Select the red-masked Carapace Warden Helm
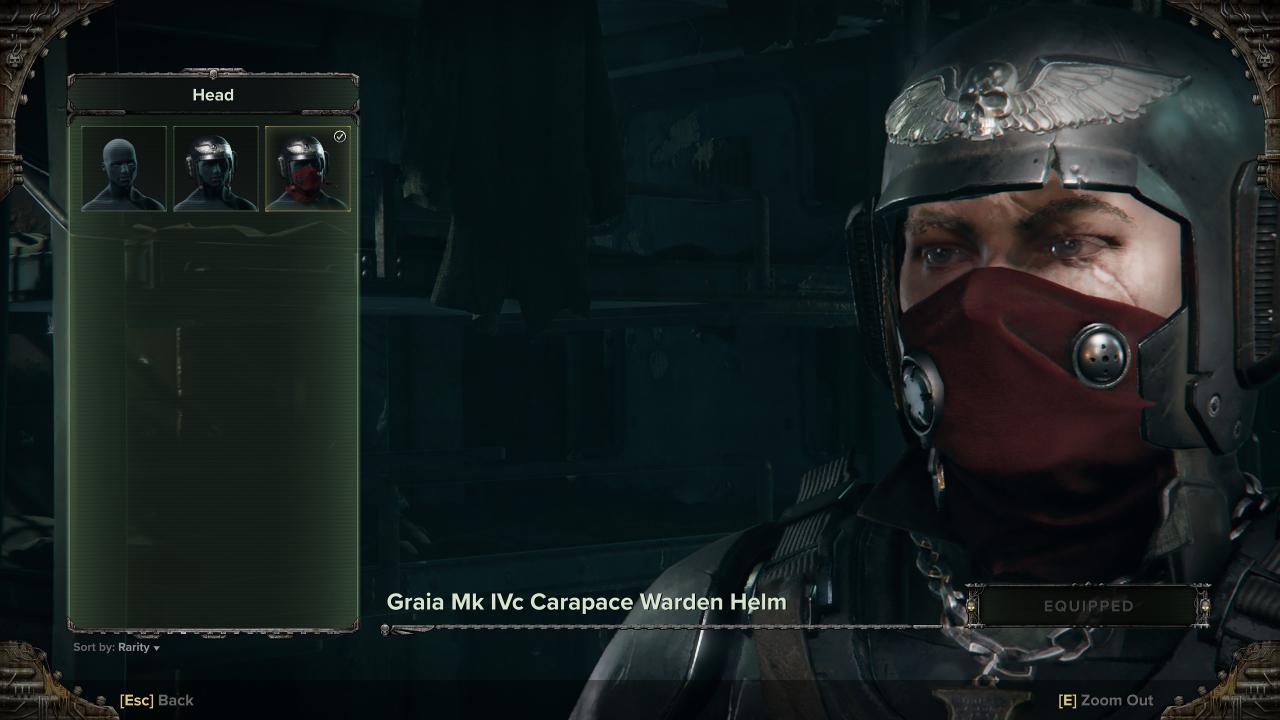The height and width of the screenshot is (720, 1280). (308, 168)
